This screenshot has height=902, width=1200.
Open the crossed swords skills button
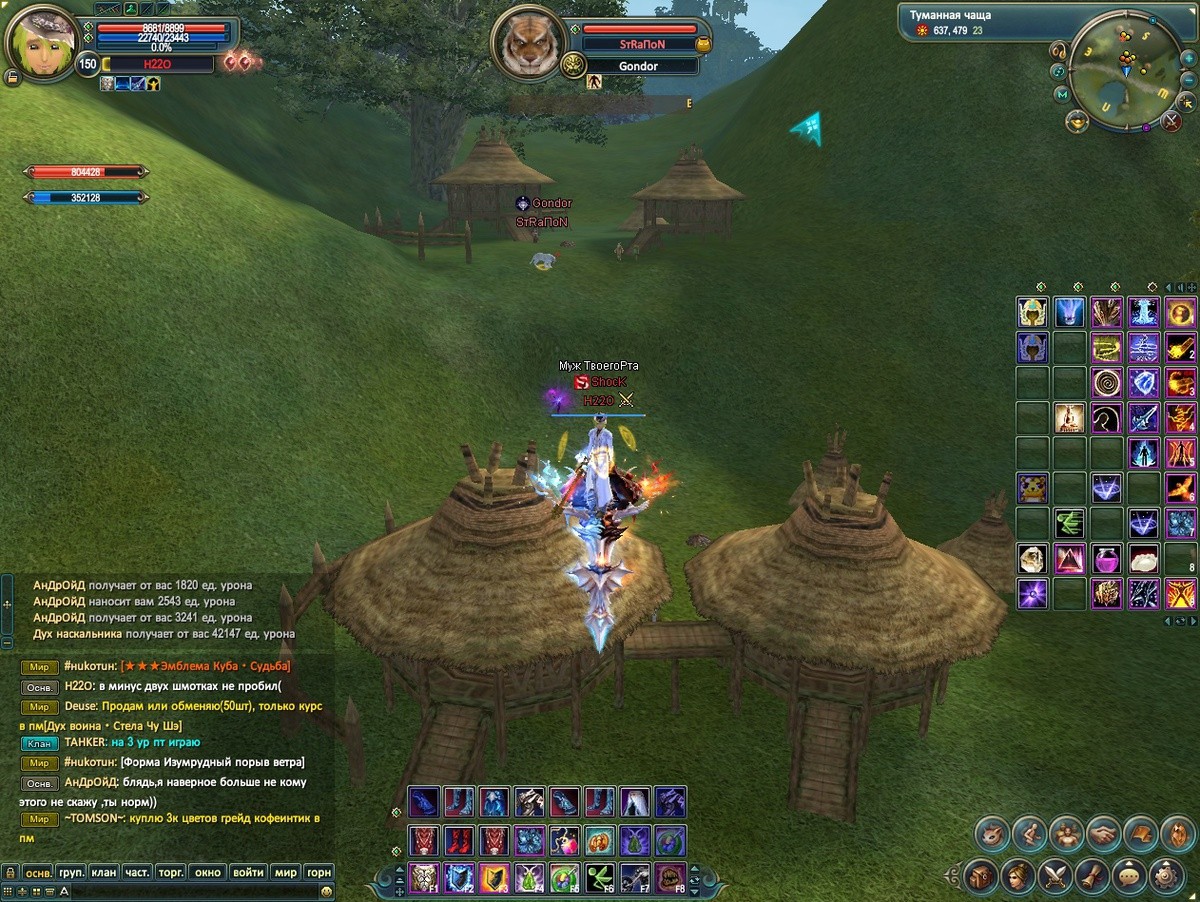pyautogui.click(x=1056, y=876)
